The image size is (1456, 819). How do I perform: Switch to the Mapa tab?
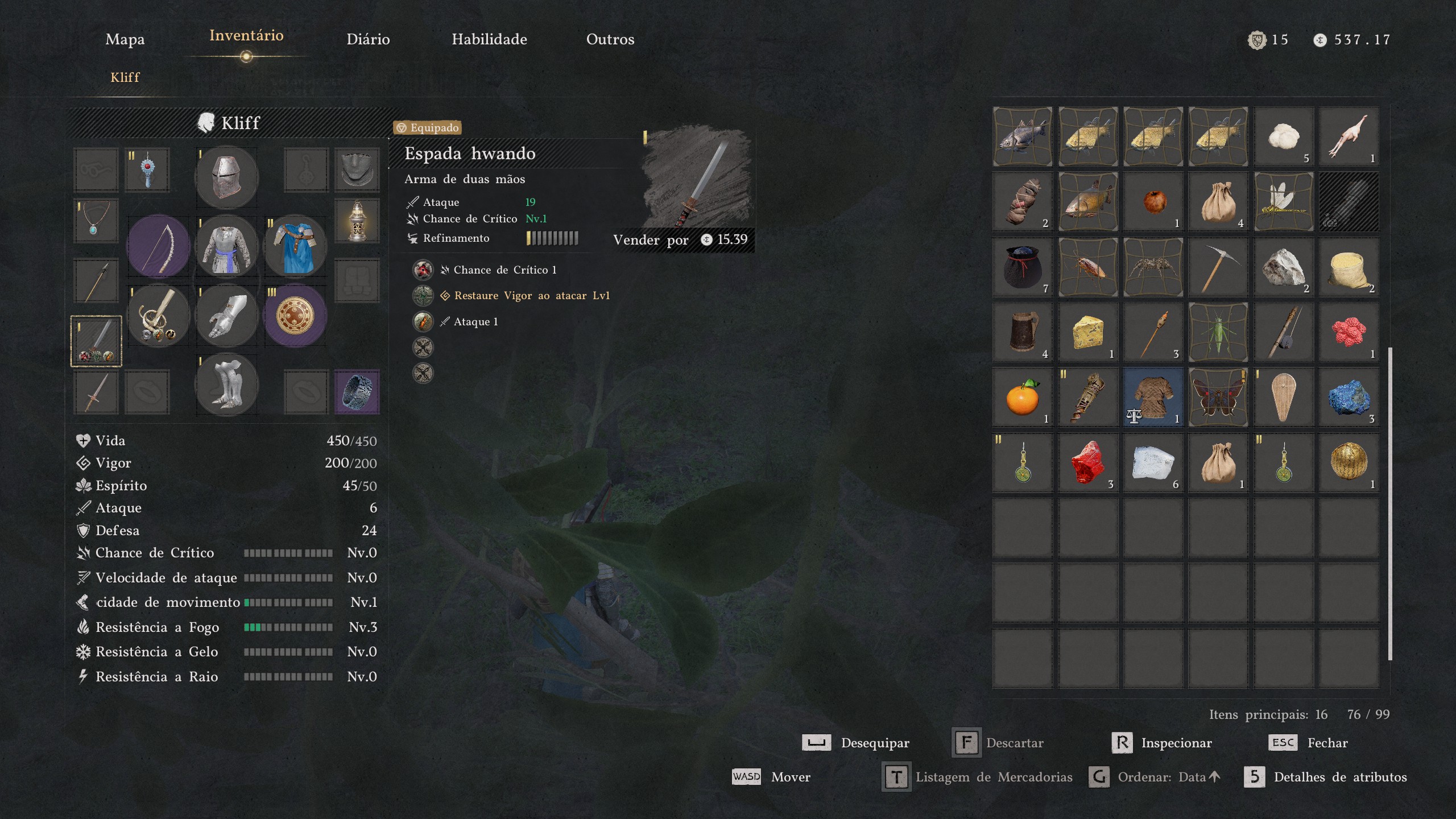coord(125,39)
